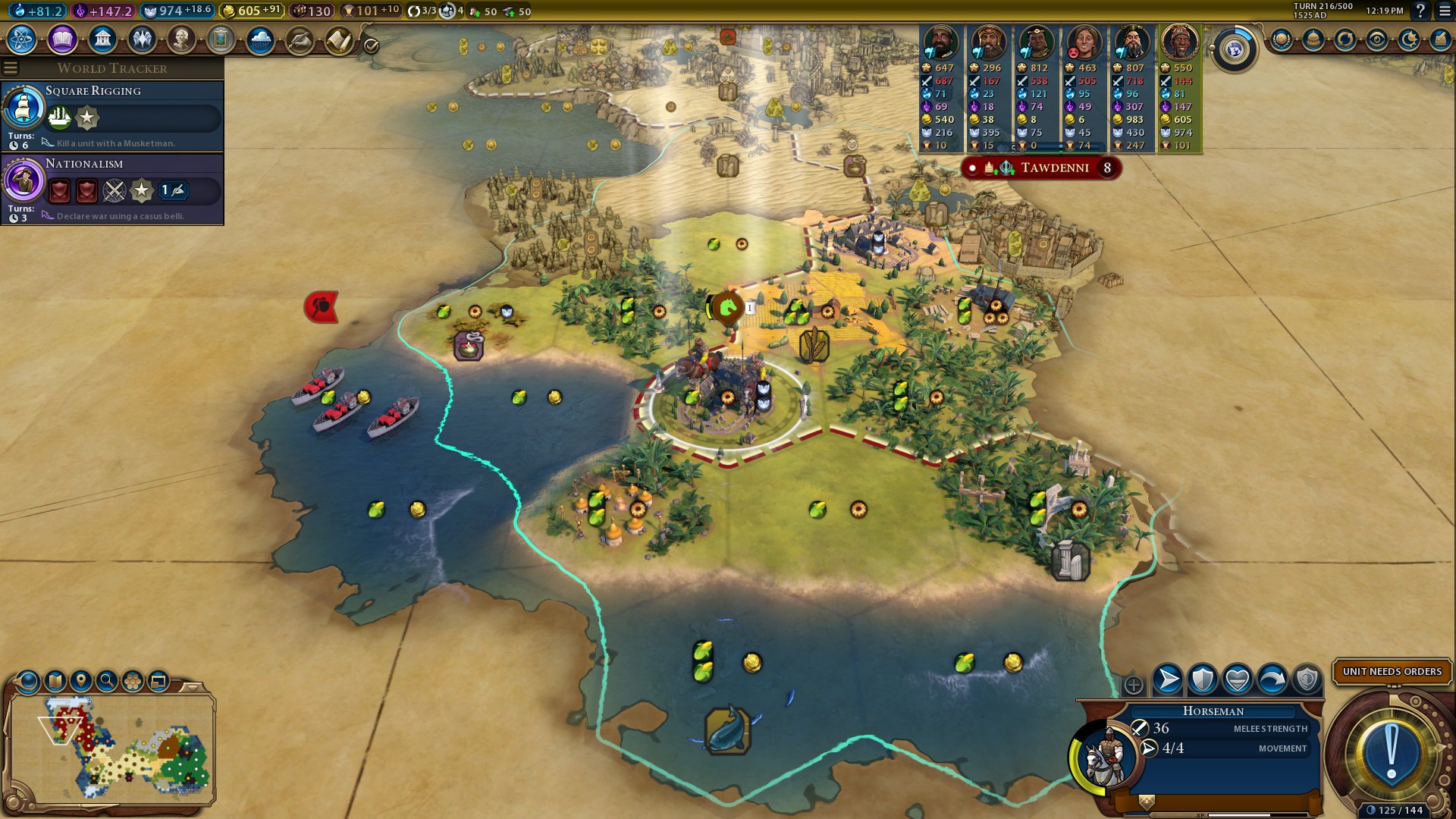This screenshot has width=1456, height=819.
Task: Open the government building icon
Action: pyautogui.click(x=102, y=39)
